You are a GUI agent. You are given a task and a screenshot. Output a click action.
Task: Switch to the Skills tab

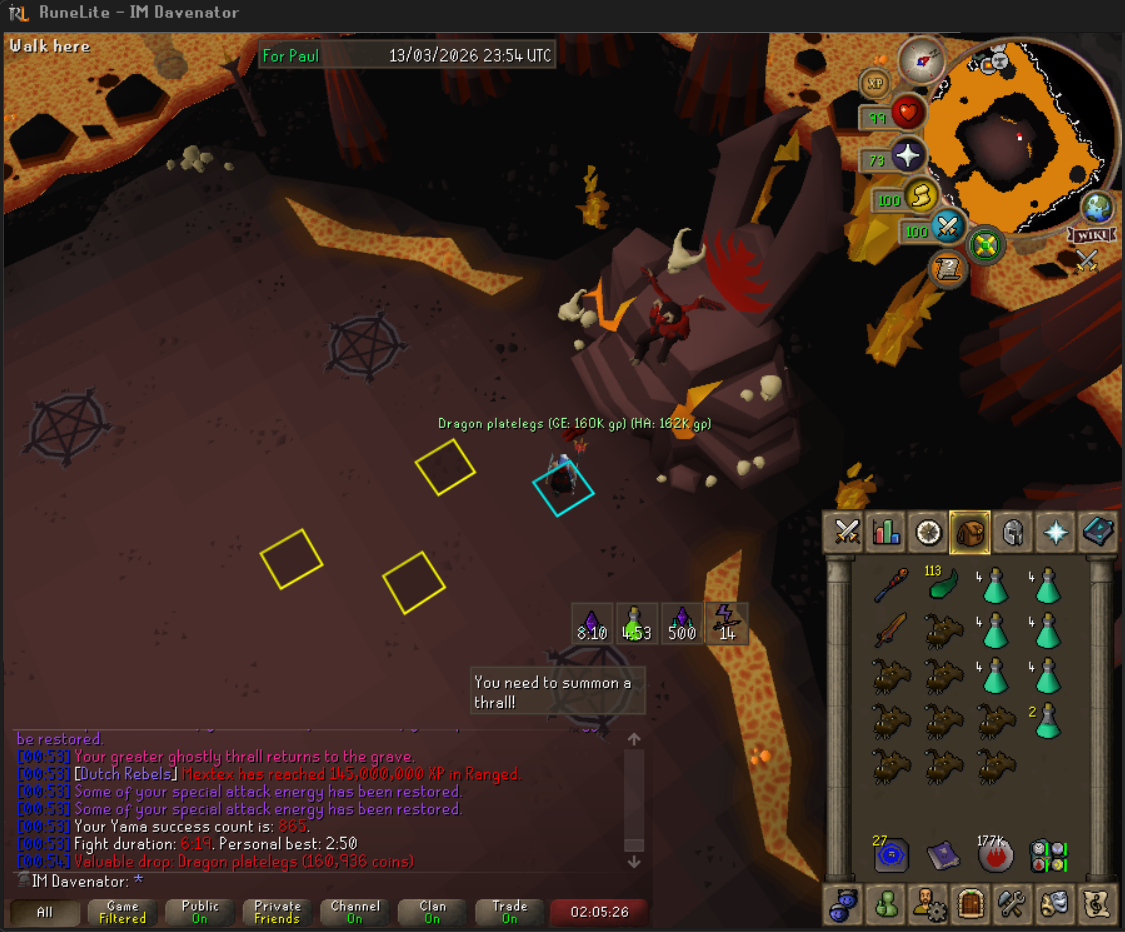coord(888,532)
